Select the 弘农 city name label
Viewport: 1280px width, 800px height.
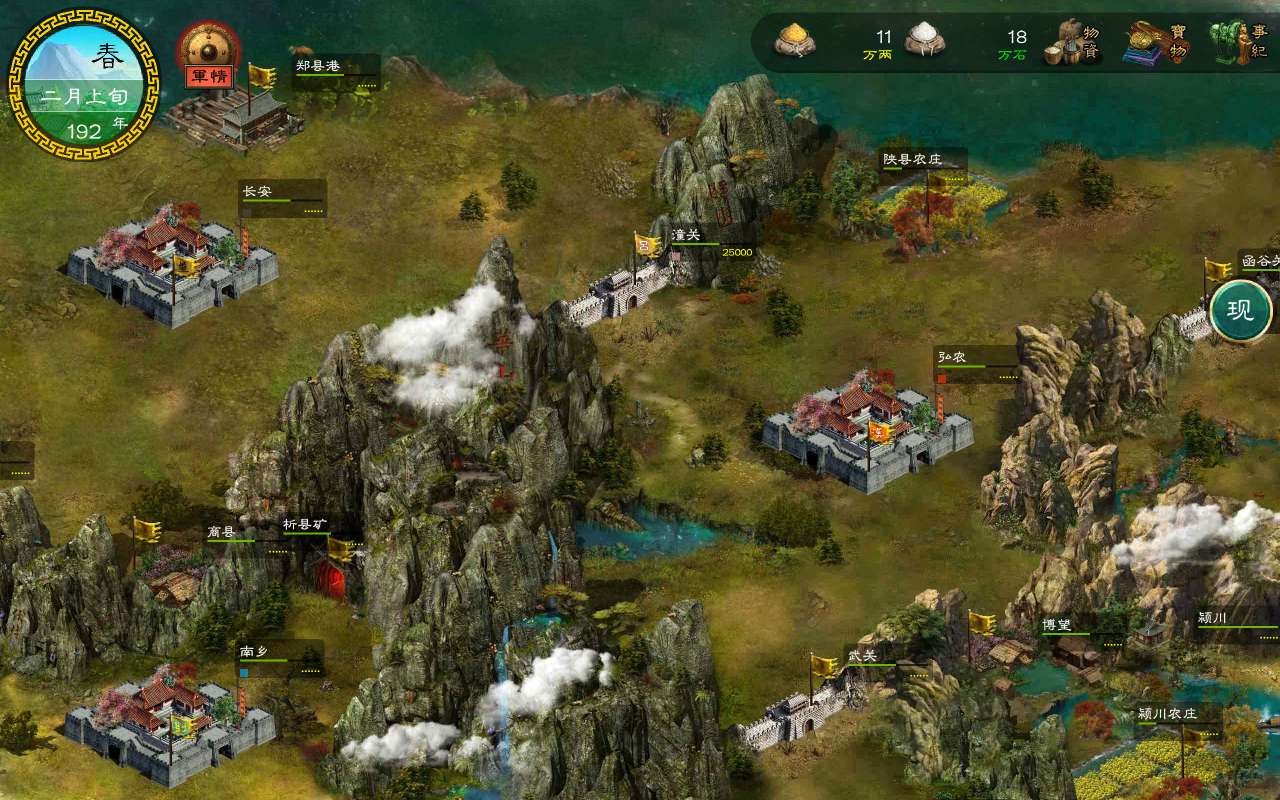(x=951, y=357)
